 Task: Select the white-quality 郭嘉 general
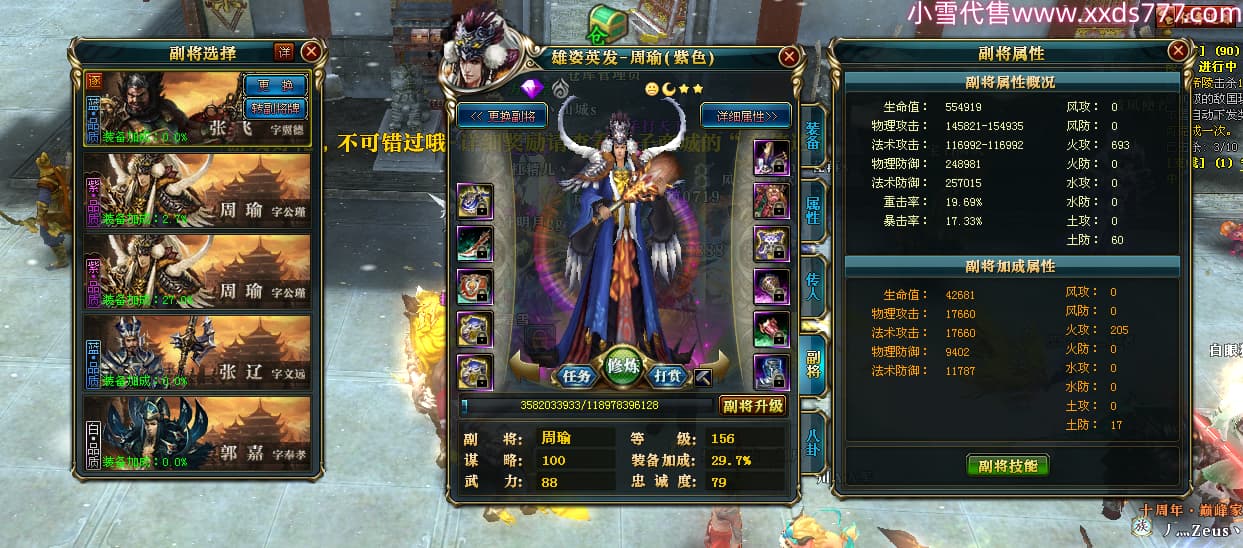199,433
